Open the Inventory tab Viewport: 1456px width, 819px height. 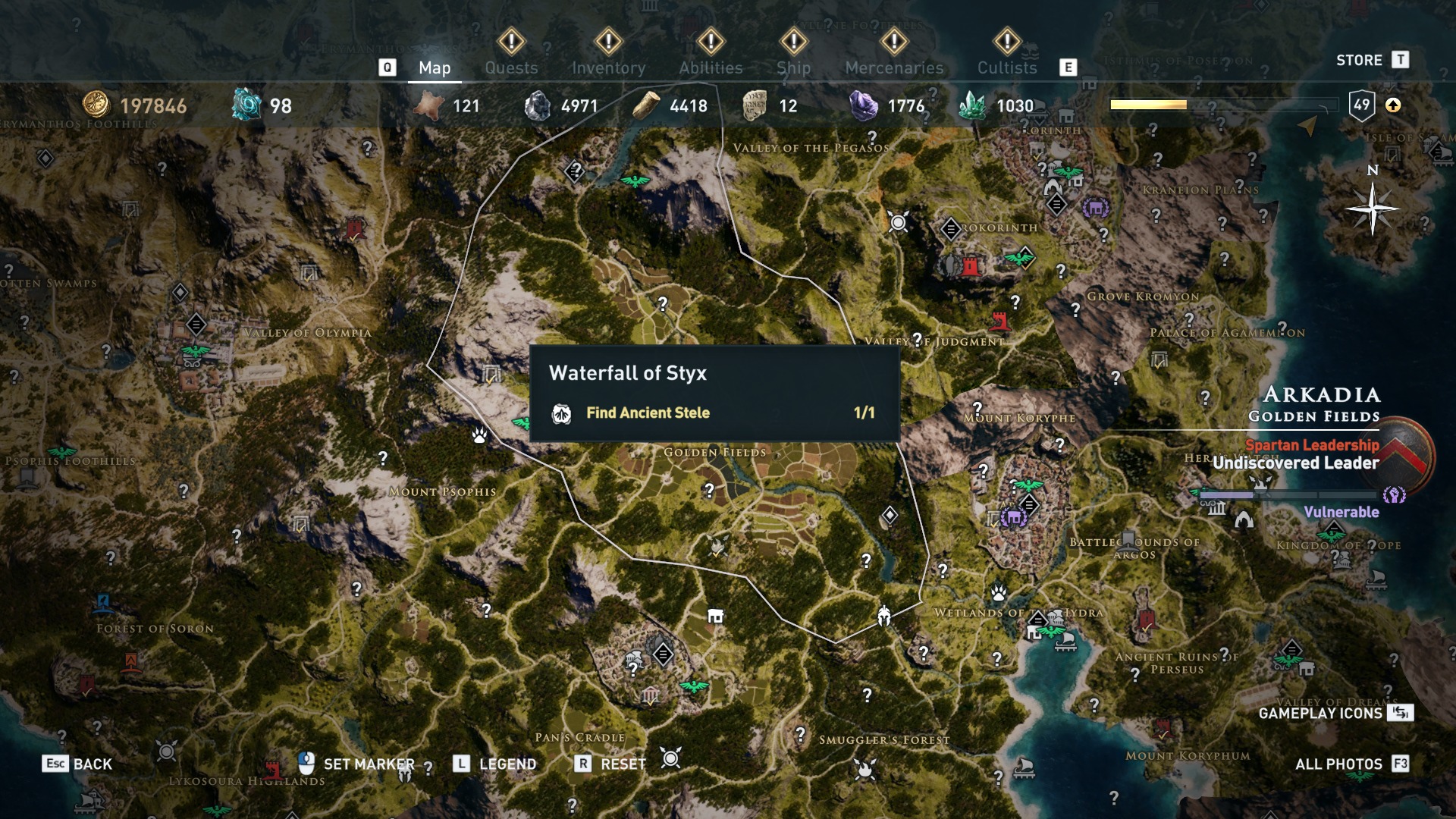click(x=608, y=67)
